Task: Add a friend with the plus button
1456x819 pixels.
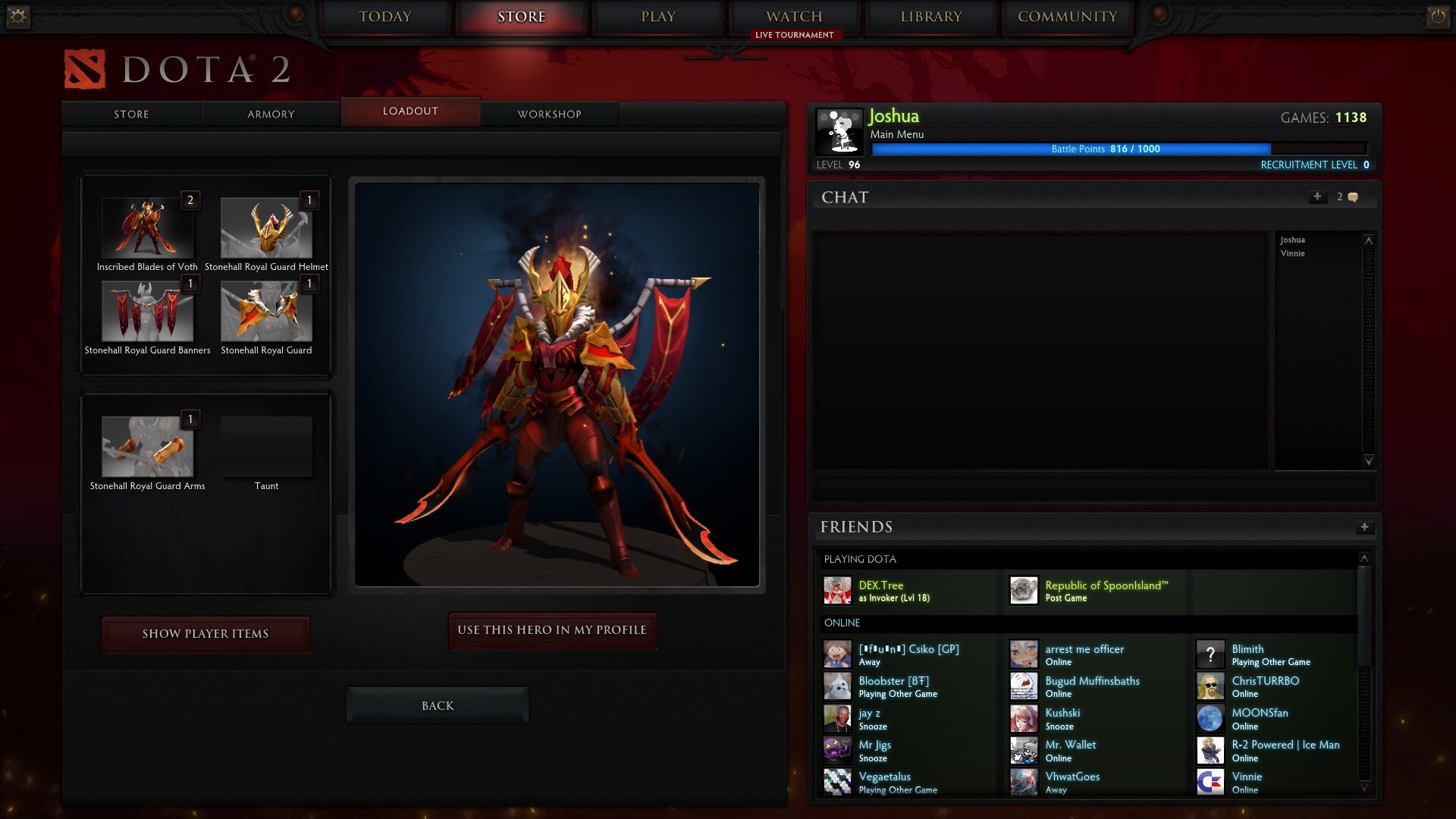Action: [1364, 527]
